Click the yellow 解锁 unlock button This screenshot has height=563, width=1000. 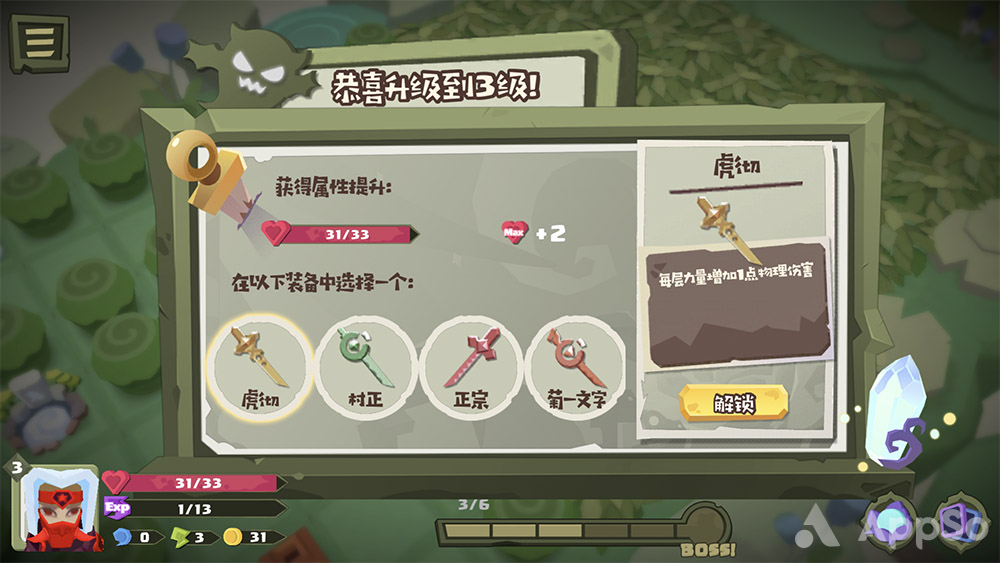(x=733, y=403)
